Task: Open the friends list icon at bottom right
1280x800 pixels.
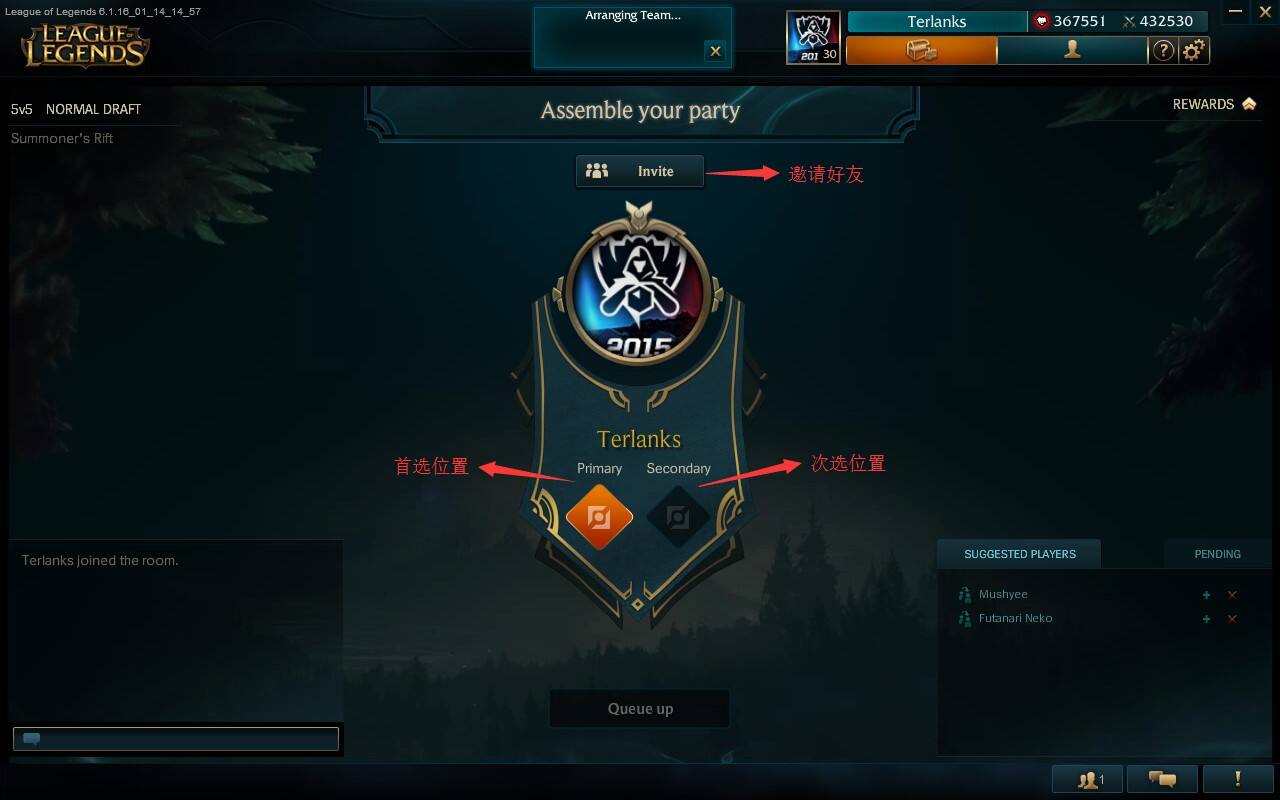Action: pos(1086,778)
